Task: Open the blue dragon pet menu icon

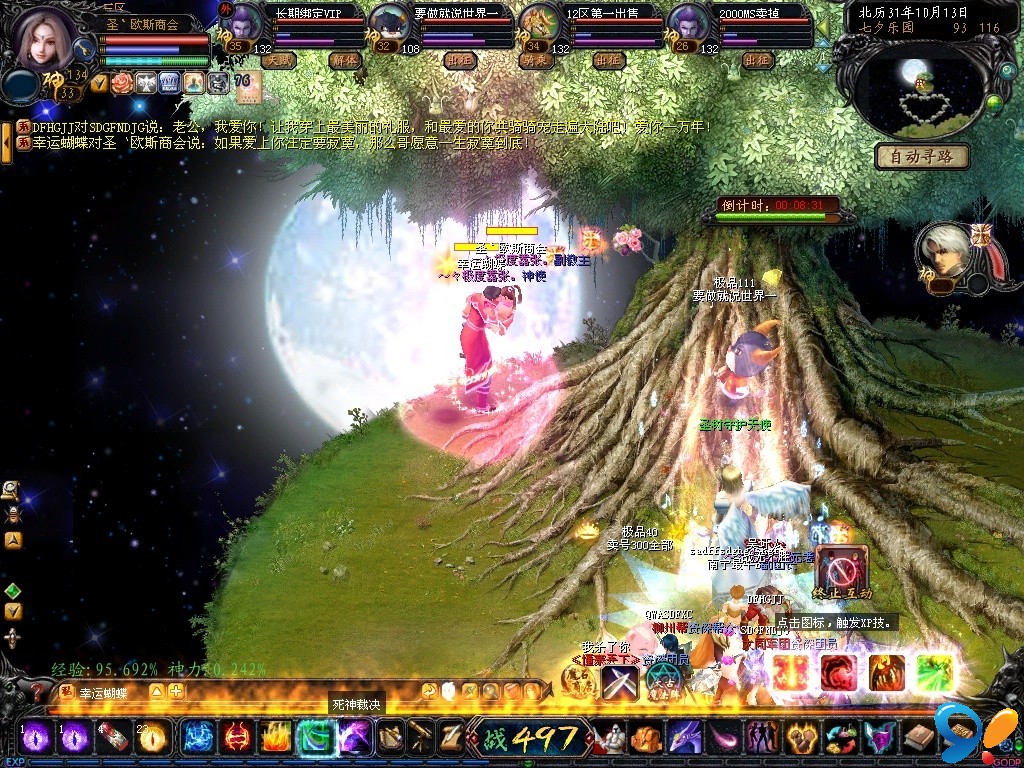Action: (x=684, y=738)
